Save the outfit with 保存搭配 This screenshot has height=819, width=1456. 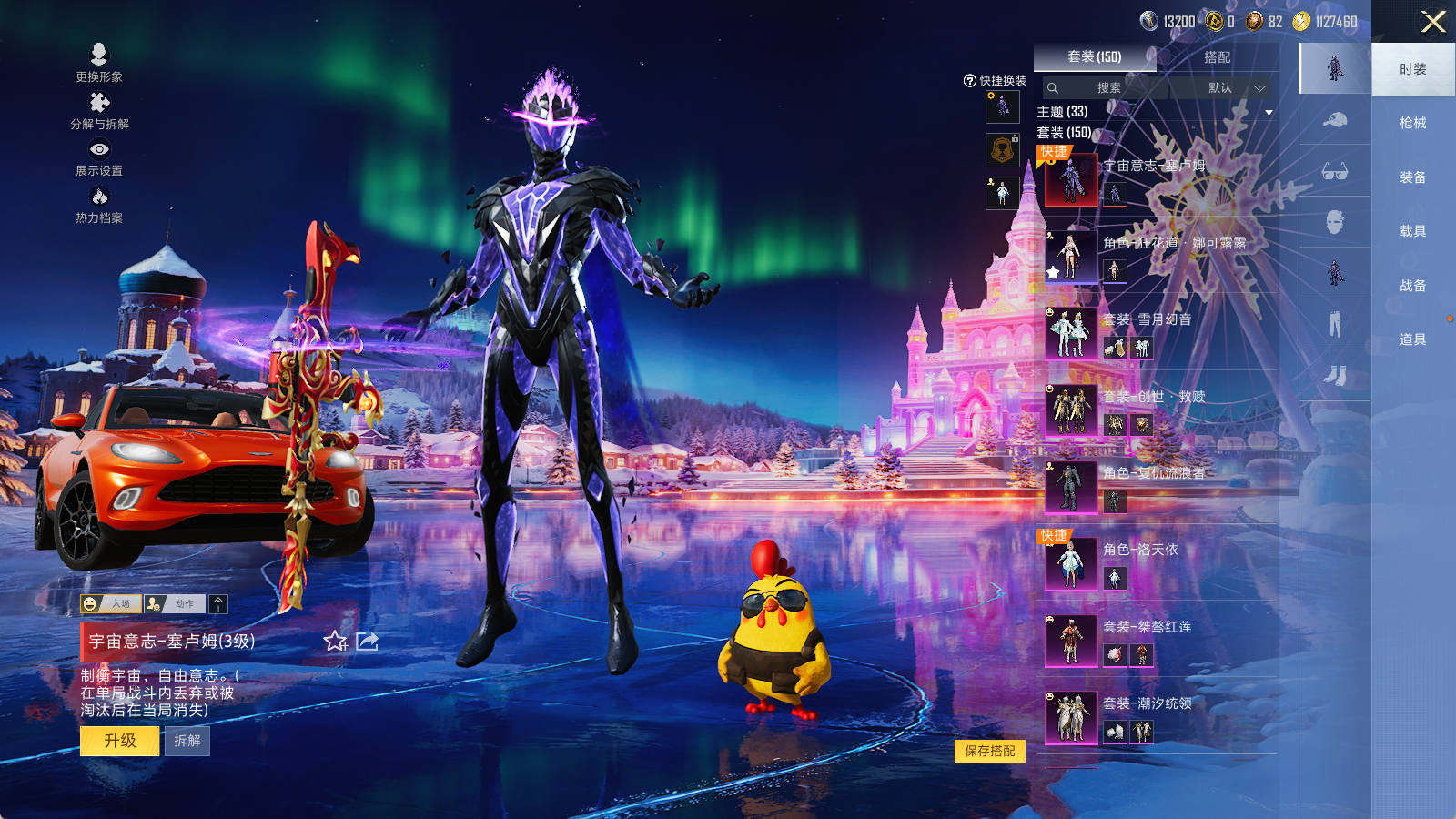coord(990,751)
